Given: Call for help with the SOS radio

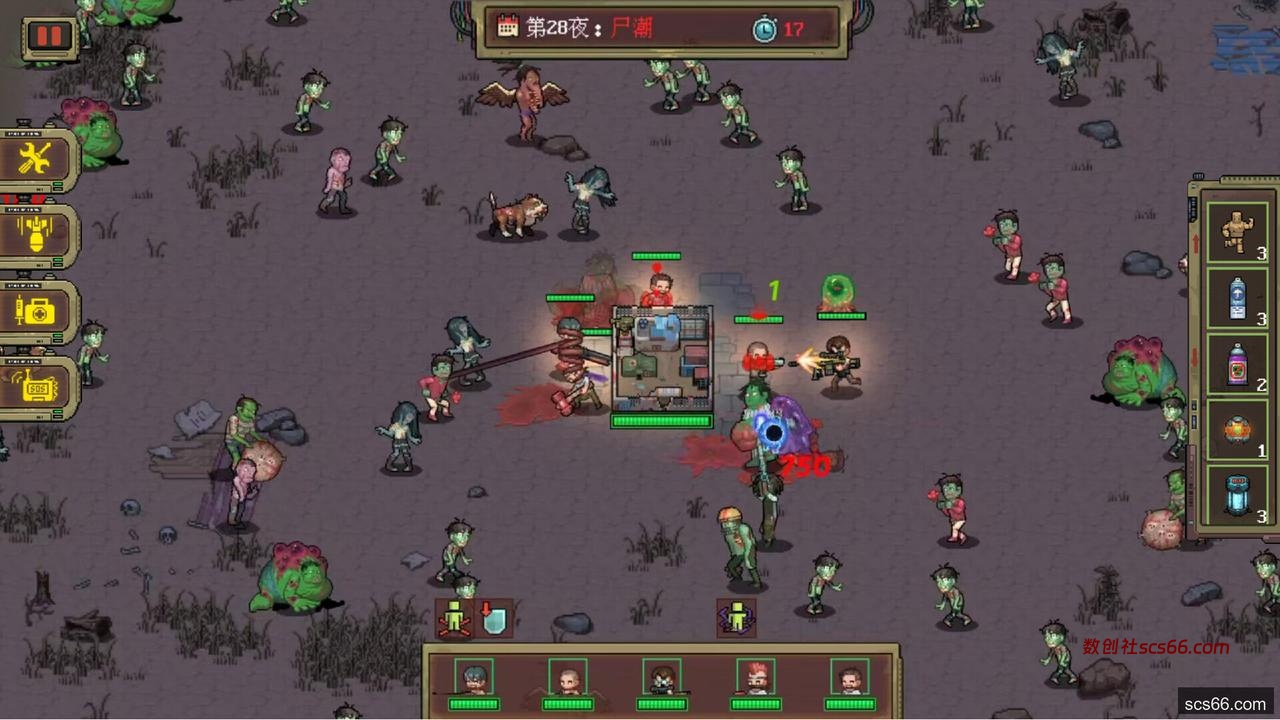Looking at the screenshot, I should [36, 387].
